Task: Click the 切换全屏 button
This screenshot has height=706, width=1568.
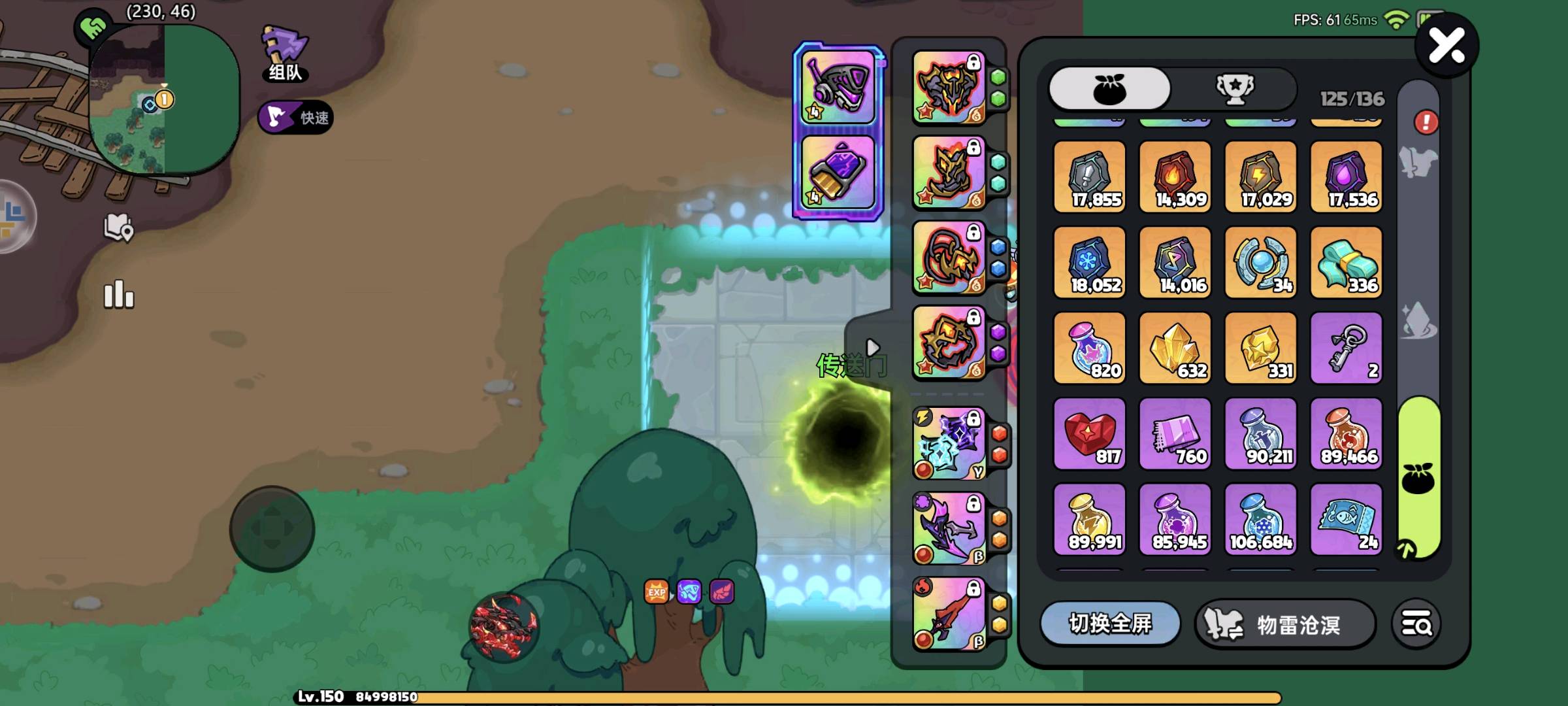Action: pyautogui.click(x=1110, y=624)
